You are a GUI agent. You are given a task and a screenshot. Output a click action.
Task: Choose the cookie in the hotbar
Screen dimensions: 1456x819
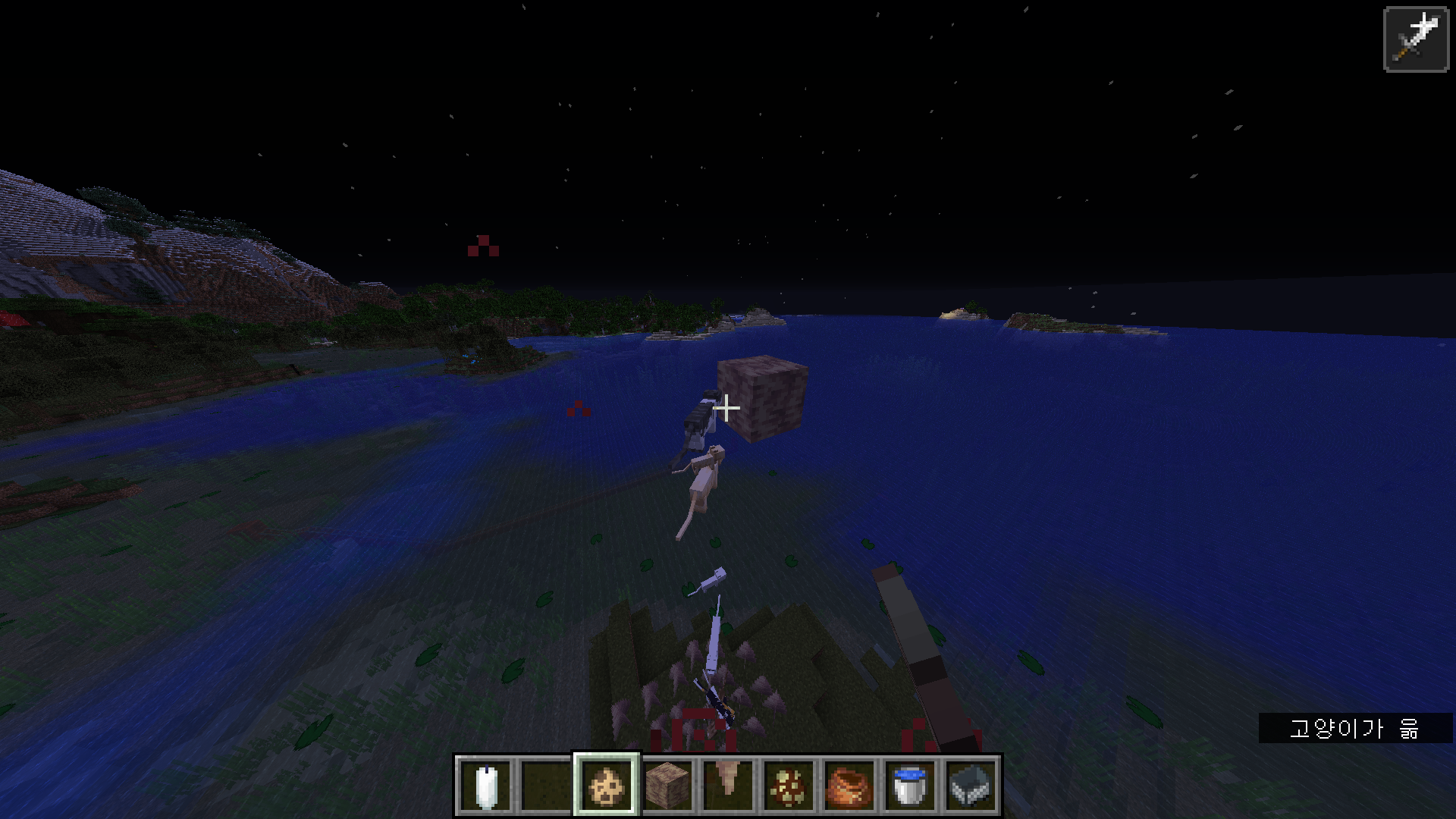(607, 786)
